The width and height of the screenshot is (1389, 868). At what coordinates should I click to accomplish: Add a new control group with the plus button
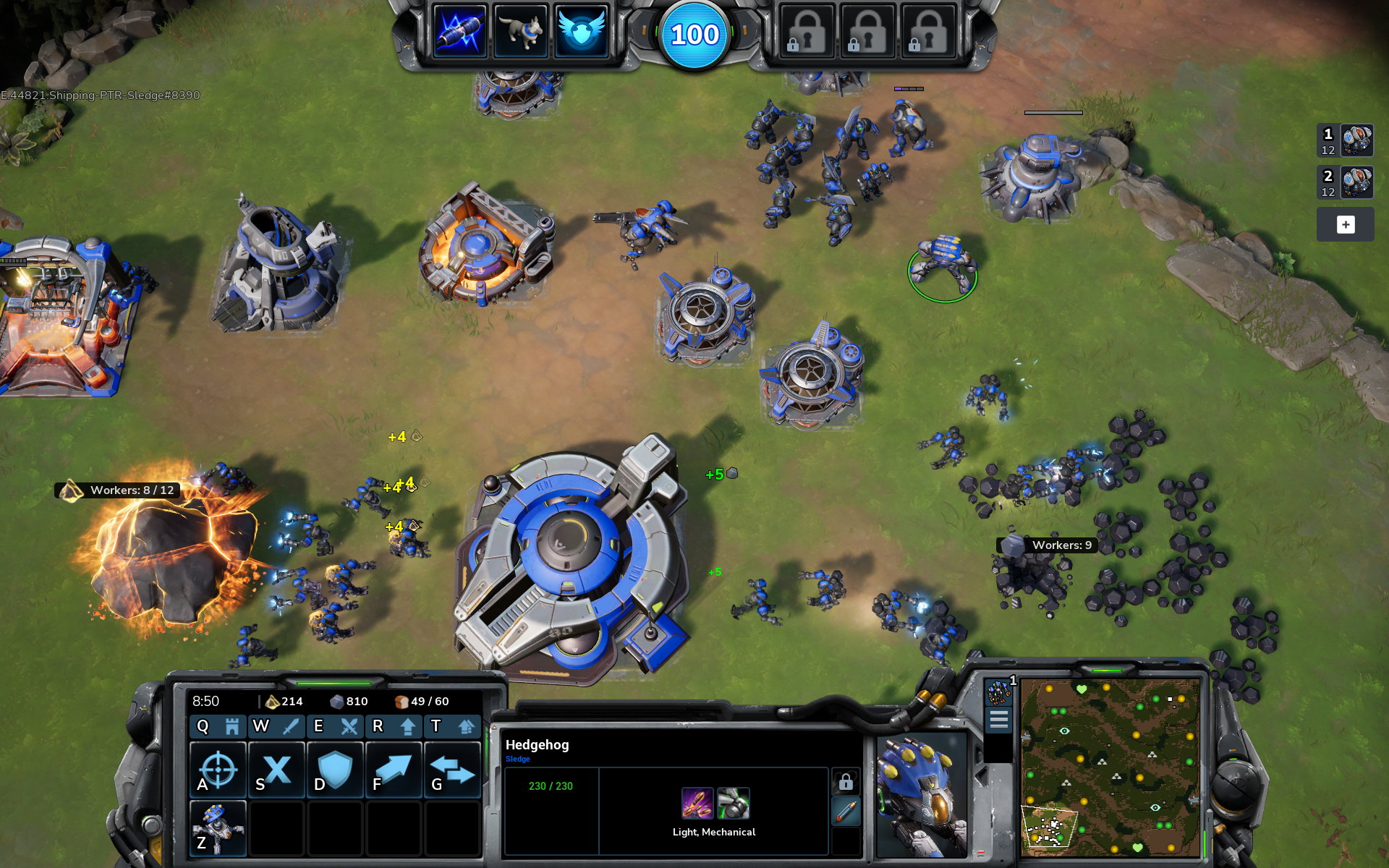(x=1345, y=225)
